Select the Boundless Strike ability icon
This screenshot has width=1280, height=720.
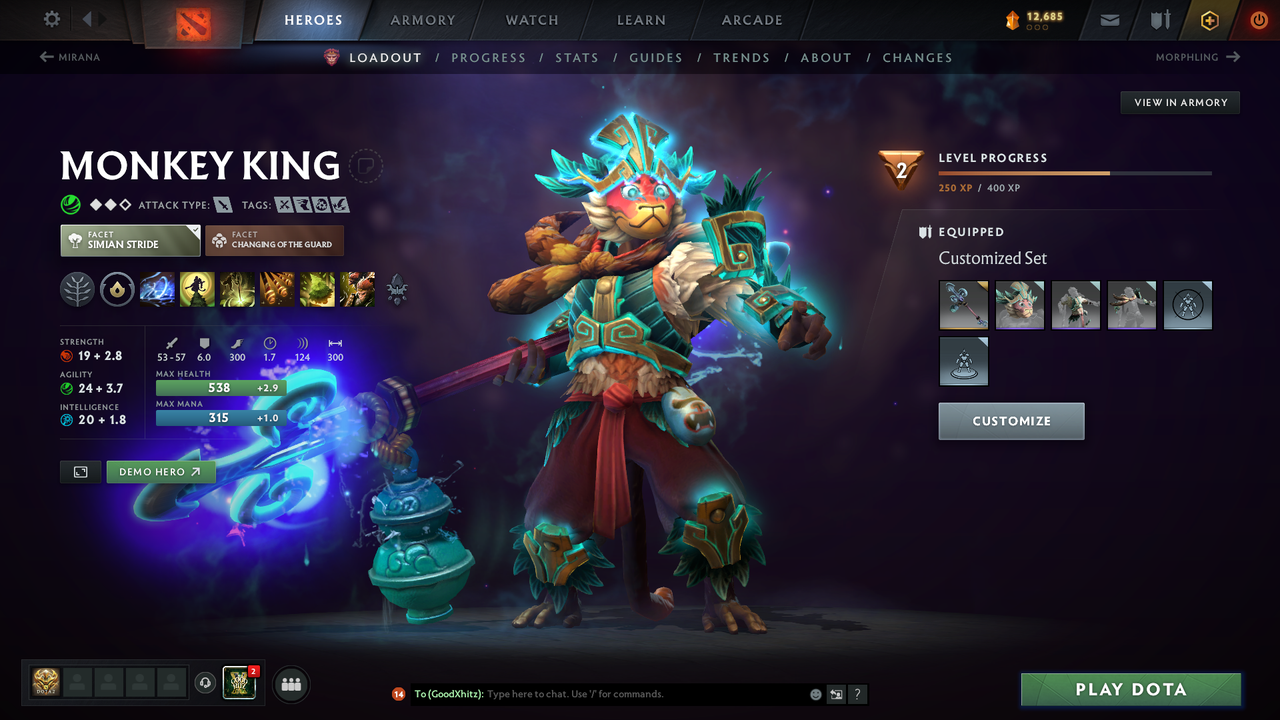tap(157, 289)
